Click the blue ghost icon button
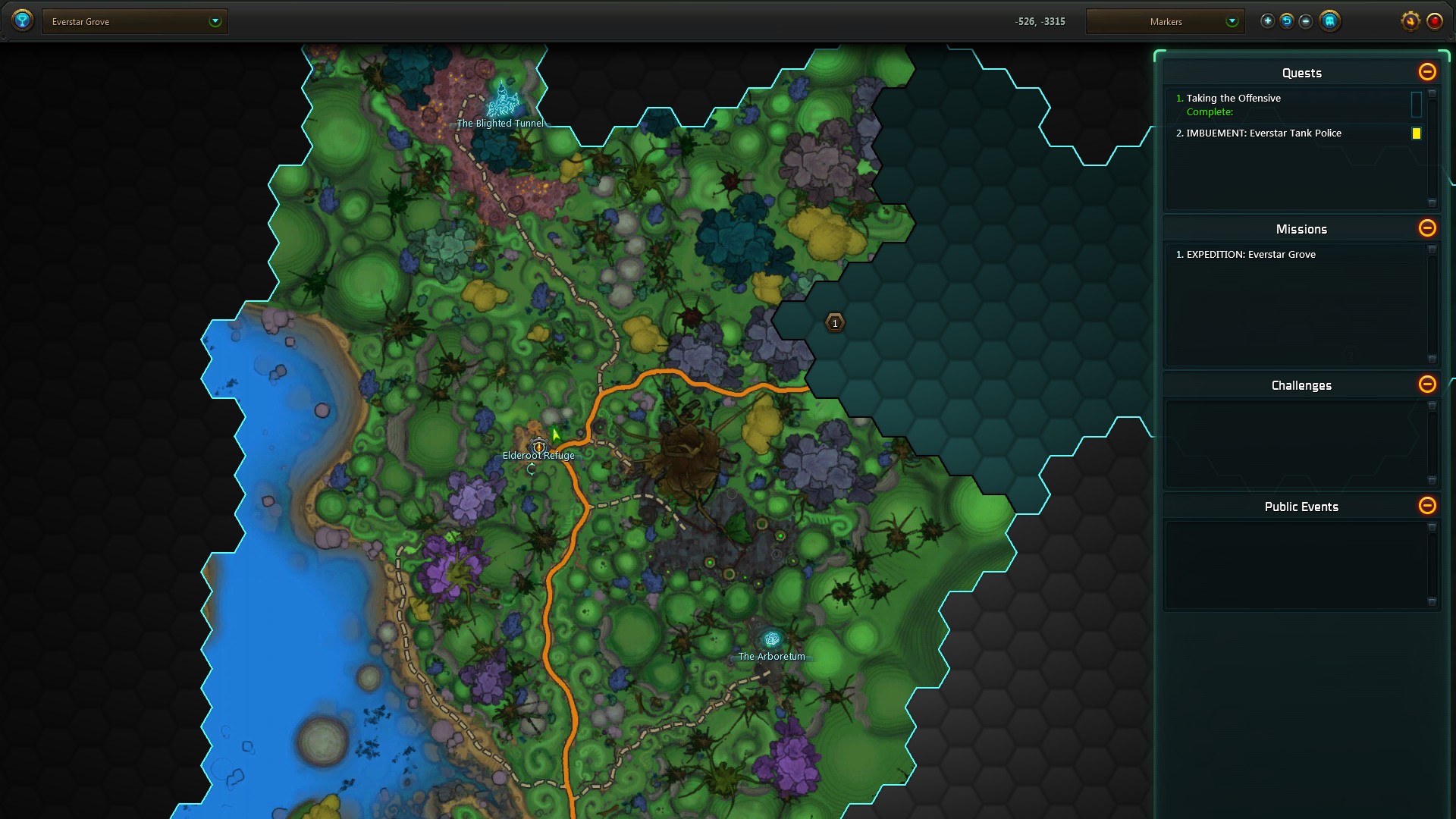The height and width of the screenshot is (819, 1456). click(x=1329, y=21)
